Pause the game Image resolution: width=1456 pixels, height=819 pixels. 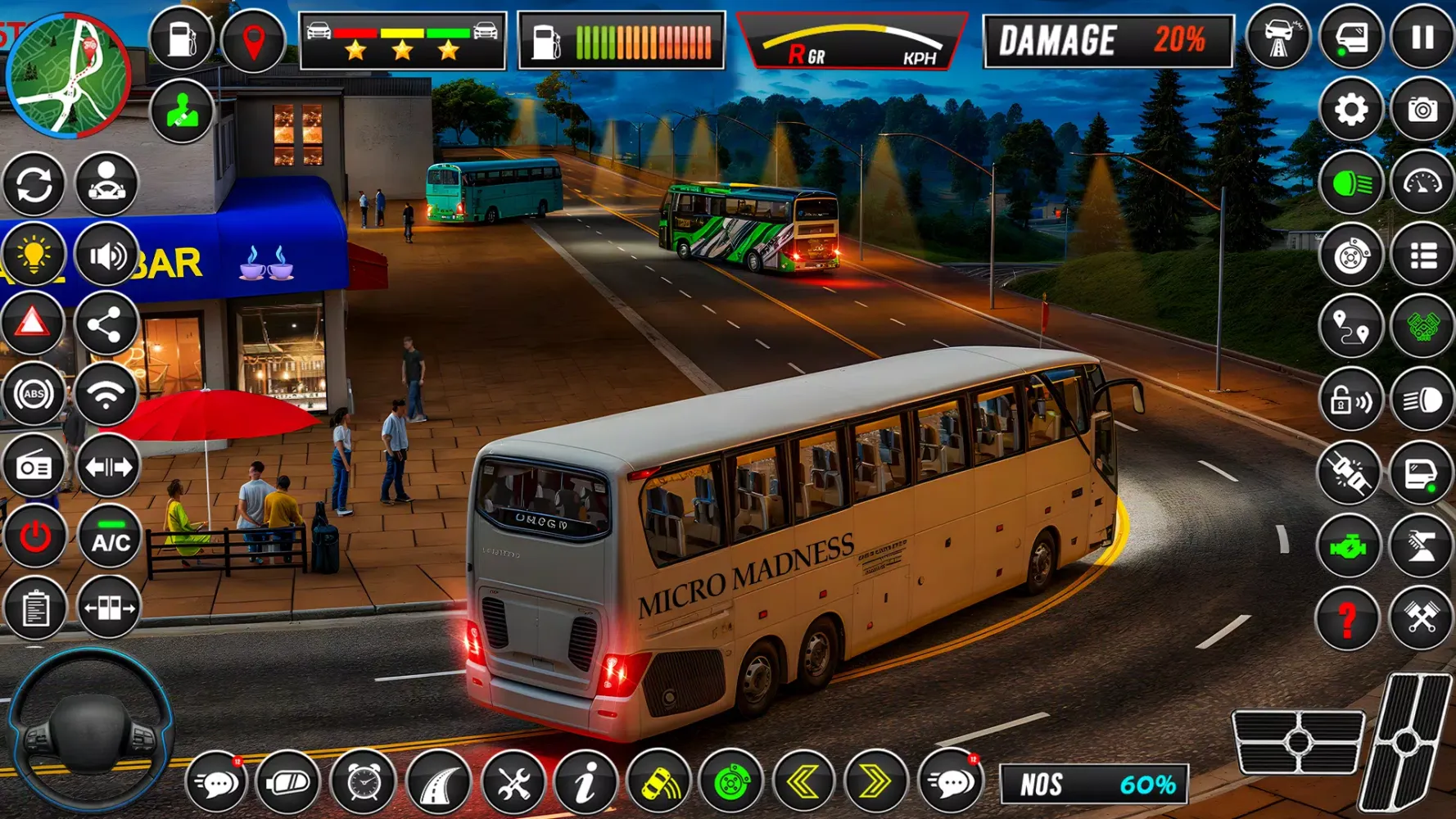pyautogui.click(x=1422, y=38)
